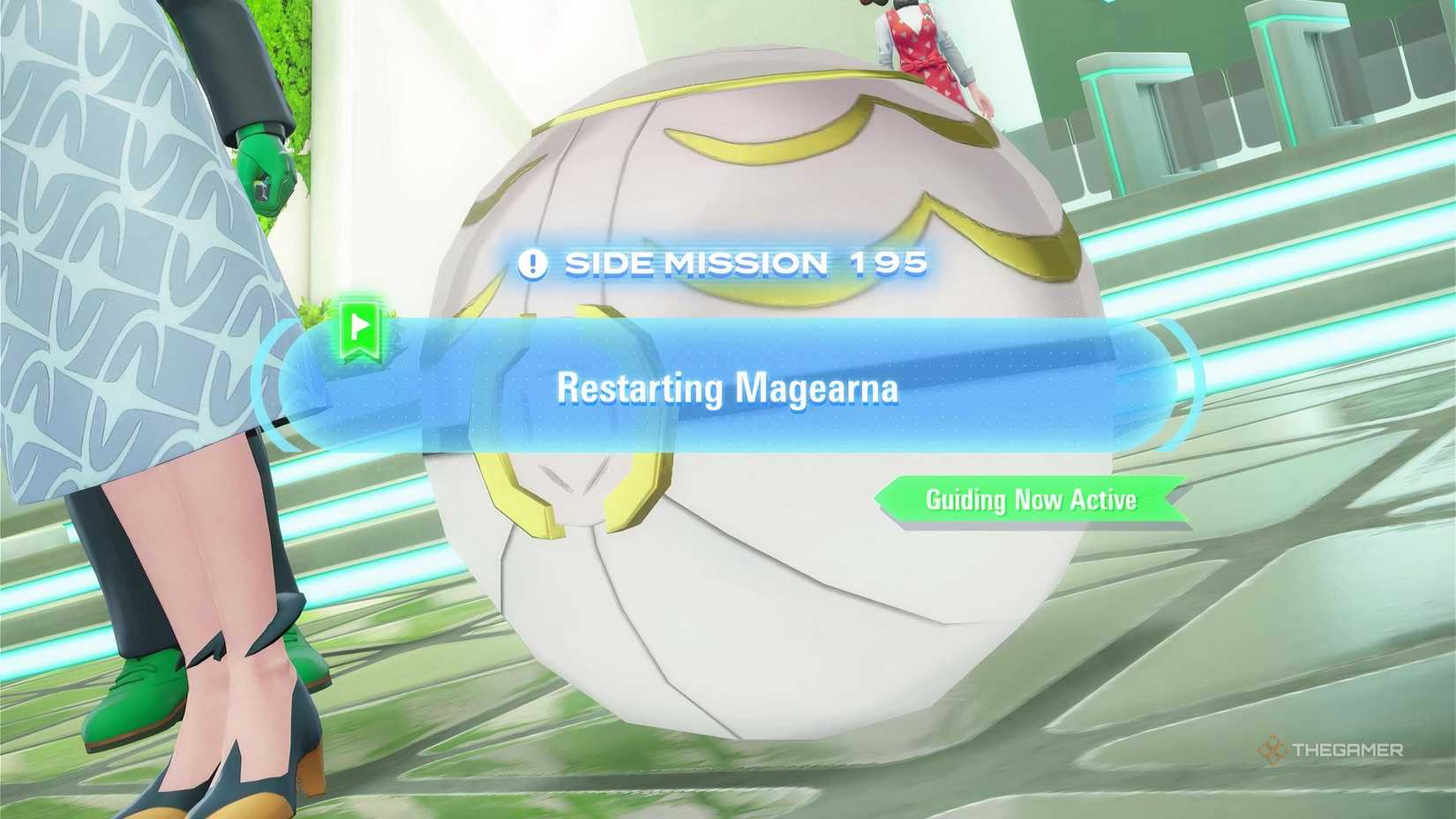Viewport: 1456px width, 819px height.
Task: Click the diamond symbol in TheGamer logo
Action: pyautogui.click(x=1271, y=750)
